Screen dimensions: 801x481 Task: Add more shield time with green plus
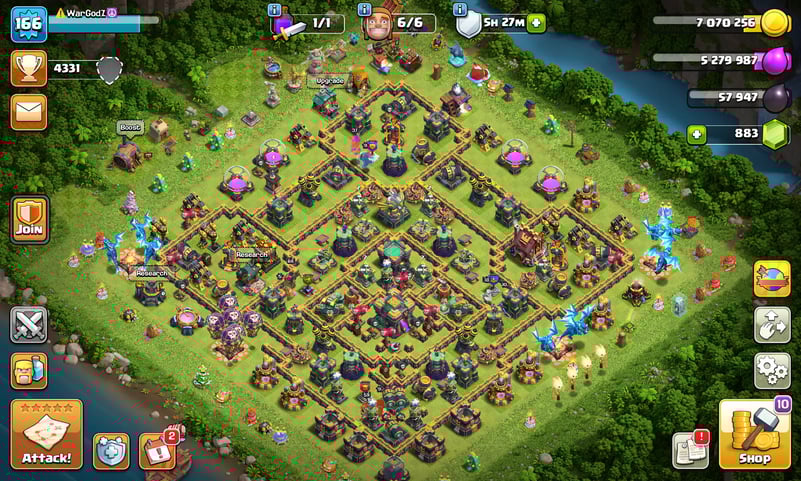click(x=537, y=23)
